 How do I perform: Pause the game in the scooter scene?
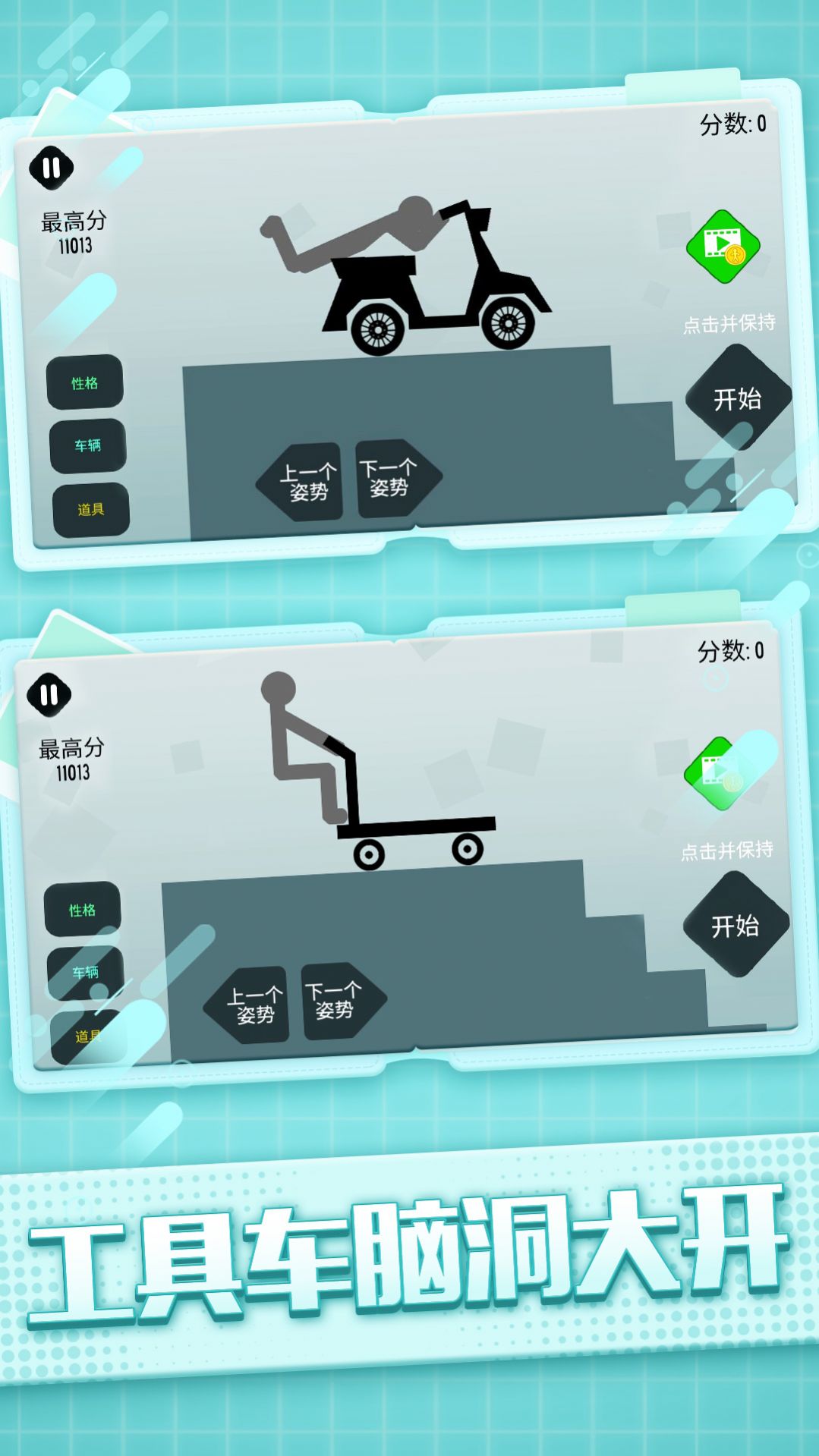coord(51,168)
